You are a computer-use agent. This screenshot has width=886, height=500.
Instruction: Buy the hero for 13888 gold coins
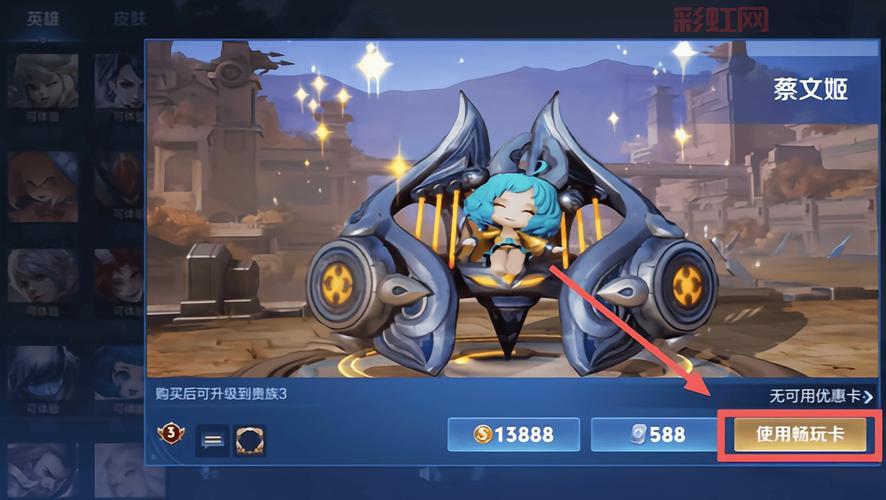click(514, 434)
